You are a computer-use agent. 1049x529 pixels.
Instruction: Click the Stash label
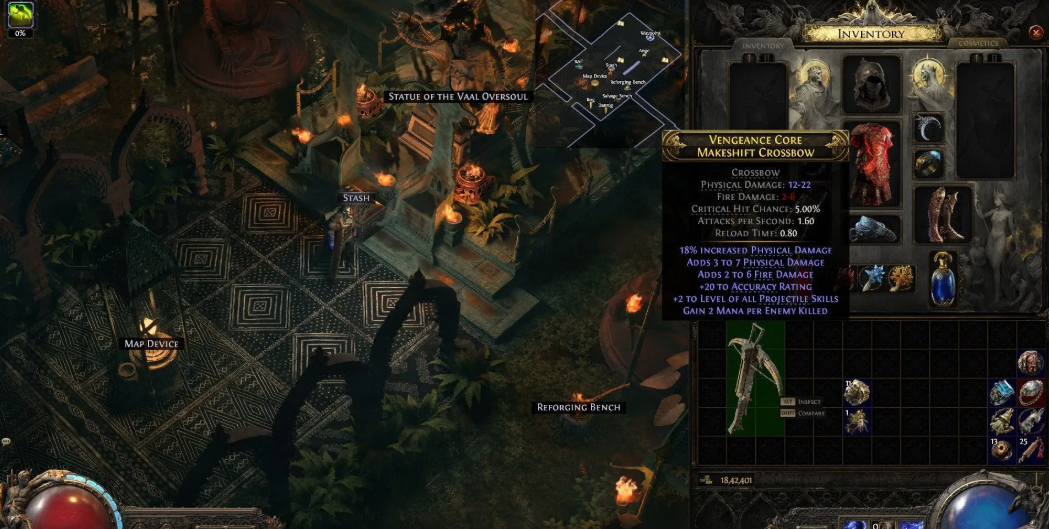coord(356,198)
